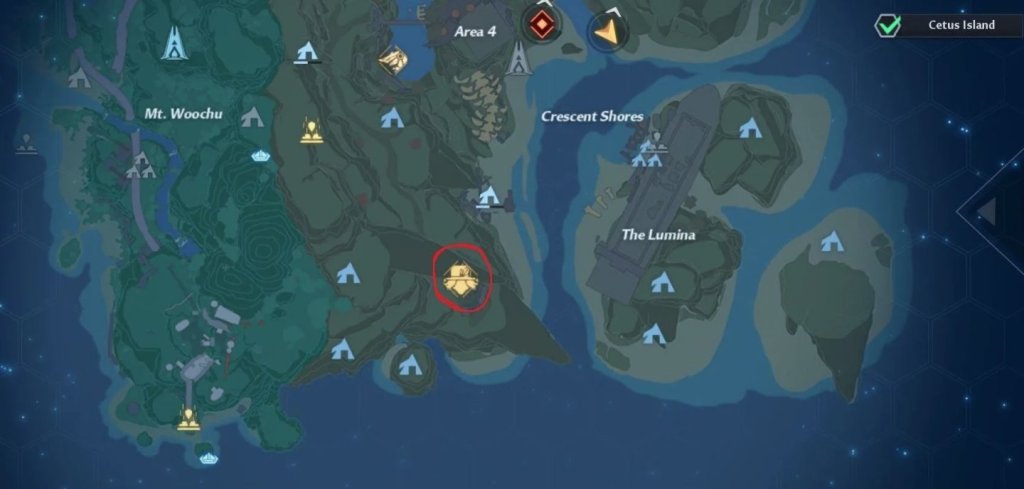The height and width of the screenshot is (489, 1024).
Task: Select the boat marker below Mt. Woochu label
Action: 260,156
